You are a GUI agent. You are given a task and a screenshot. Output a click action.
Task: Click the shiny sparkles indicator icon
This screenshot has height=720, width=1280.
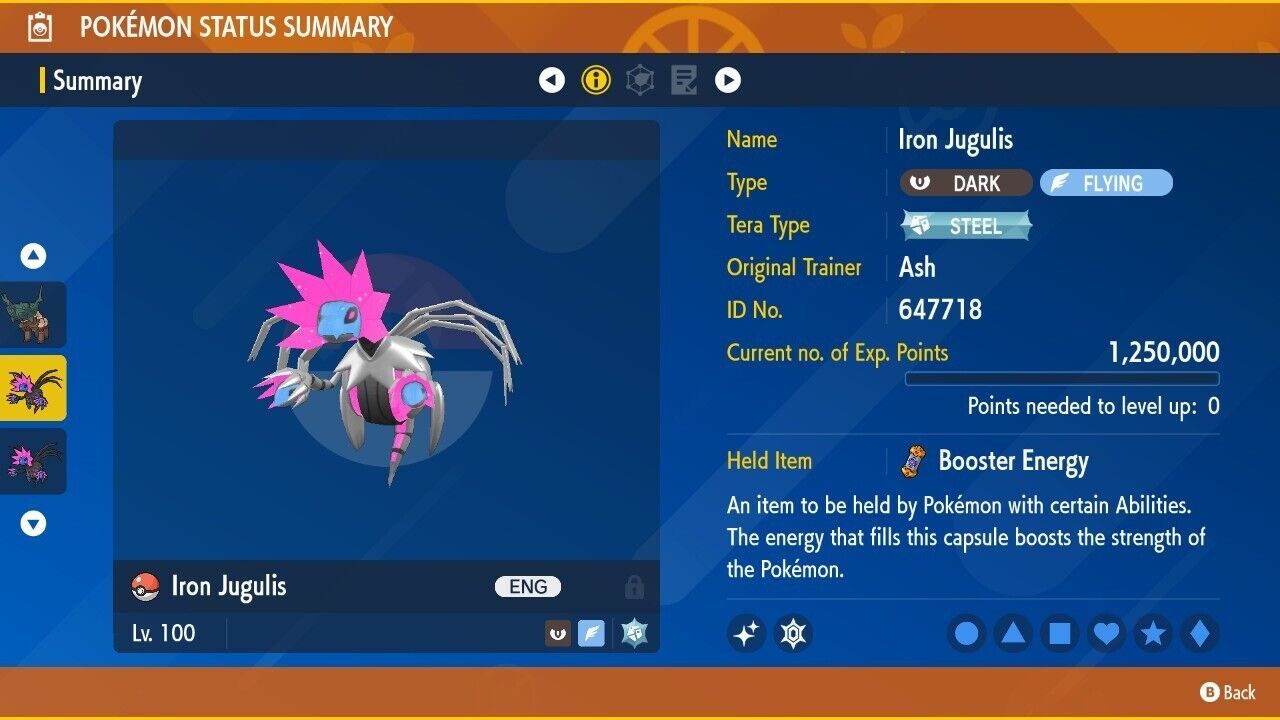tap(746, 633)
